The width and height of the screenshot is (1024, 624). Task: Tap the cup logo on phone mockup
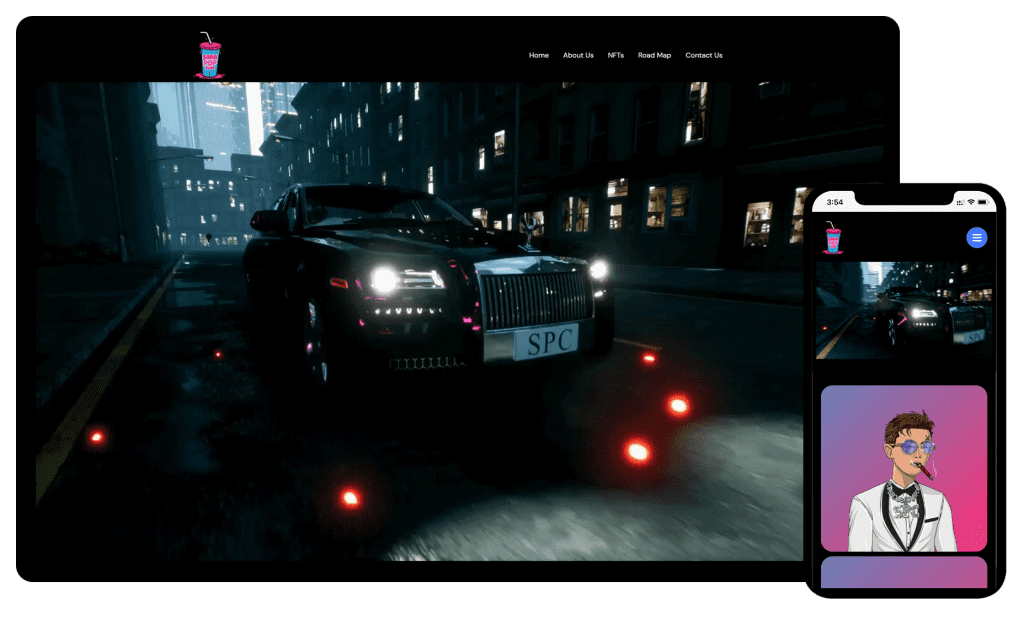pos(832,238)
